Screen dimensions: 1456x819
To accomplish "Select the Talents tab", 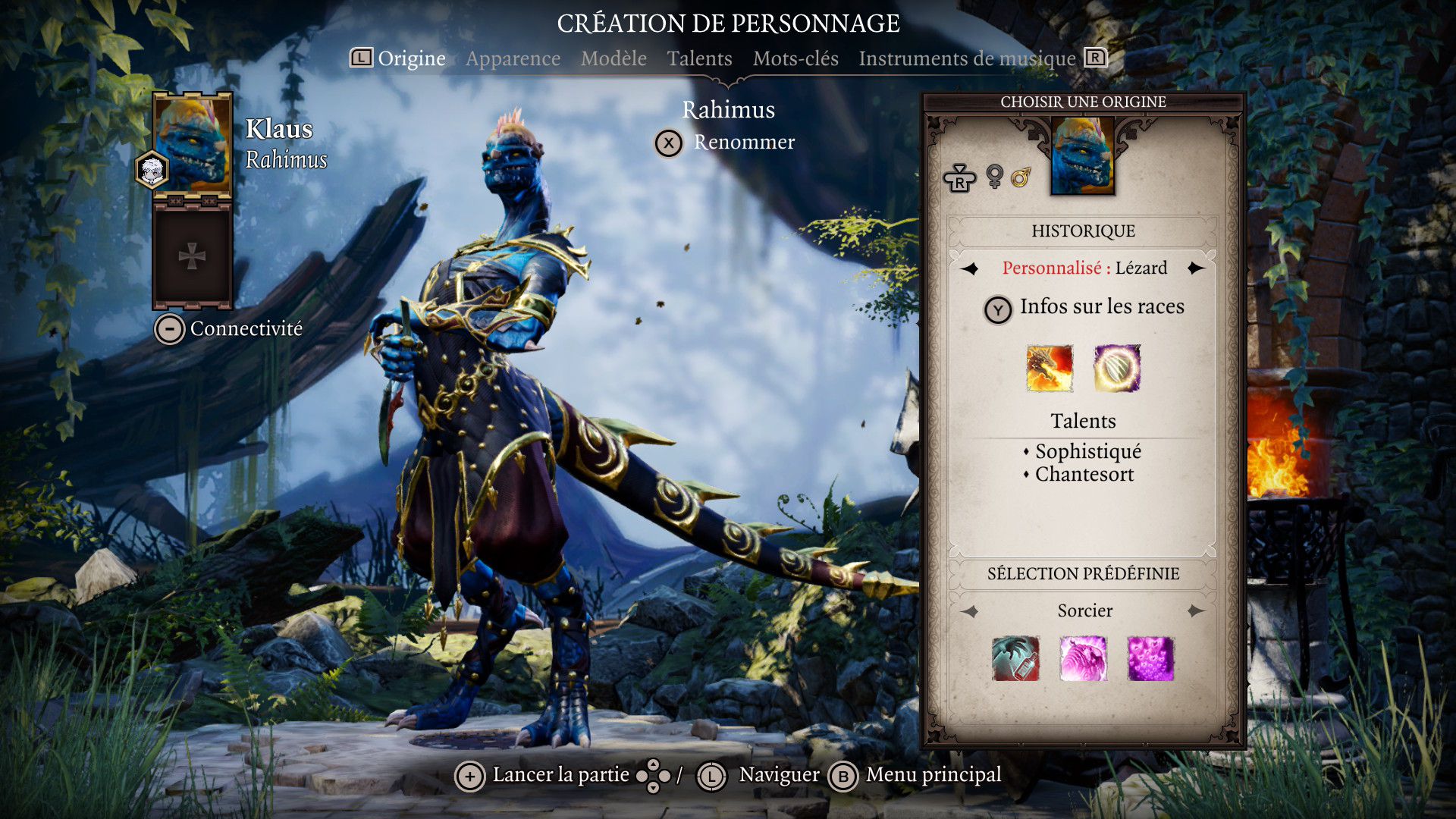I will pyautogui.click(x=699, y=58).
